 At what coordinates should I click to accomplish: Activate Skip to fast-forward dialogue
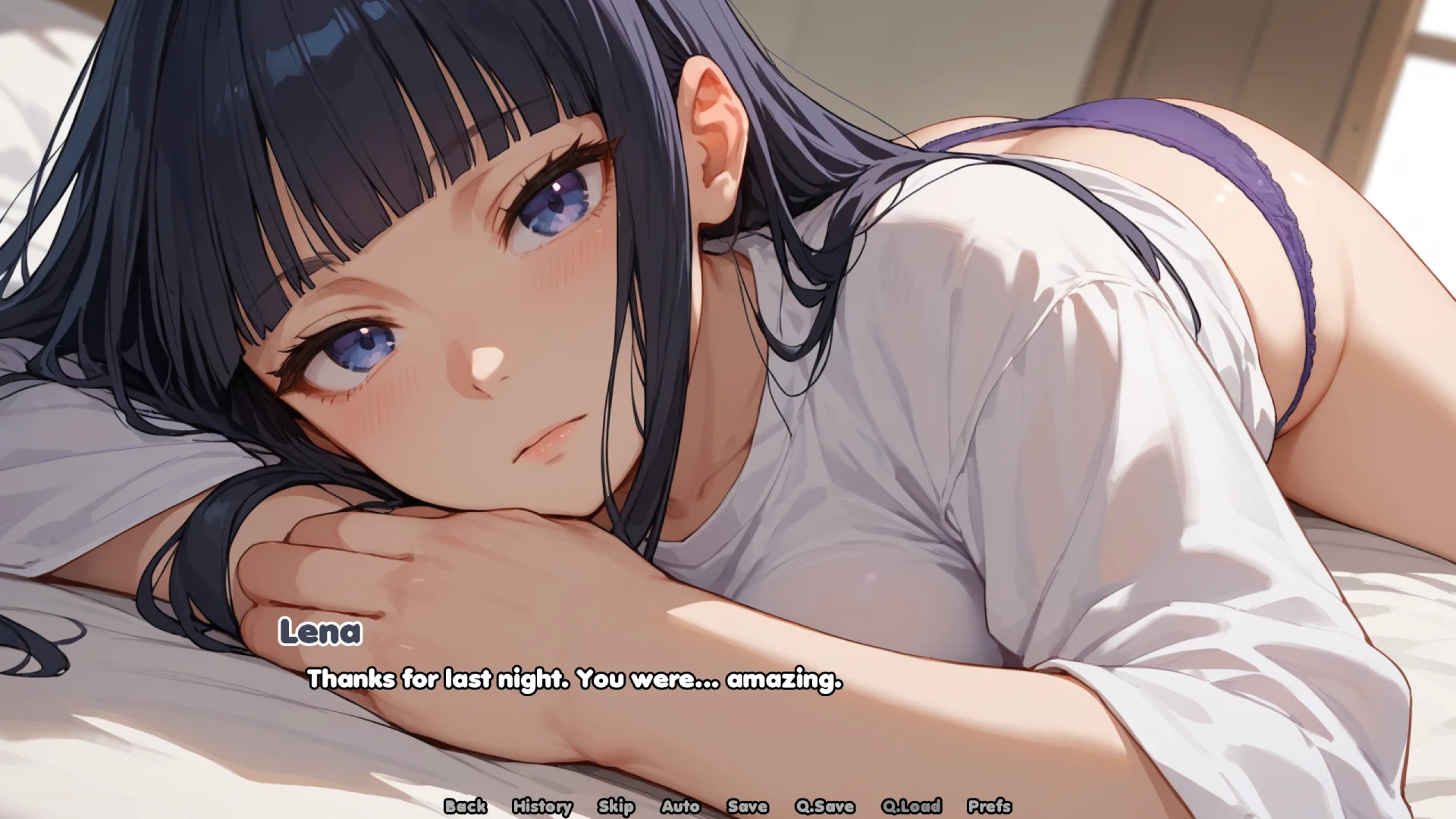(615, 806)
